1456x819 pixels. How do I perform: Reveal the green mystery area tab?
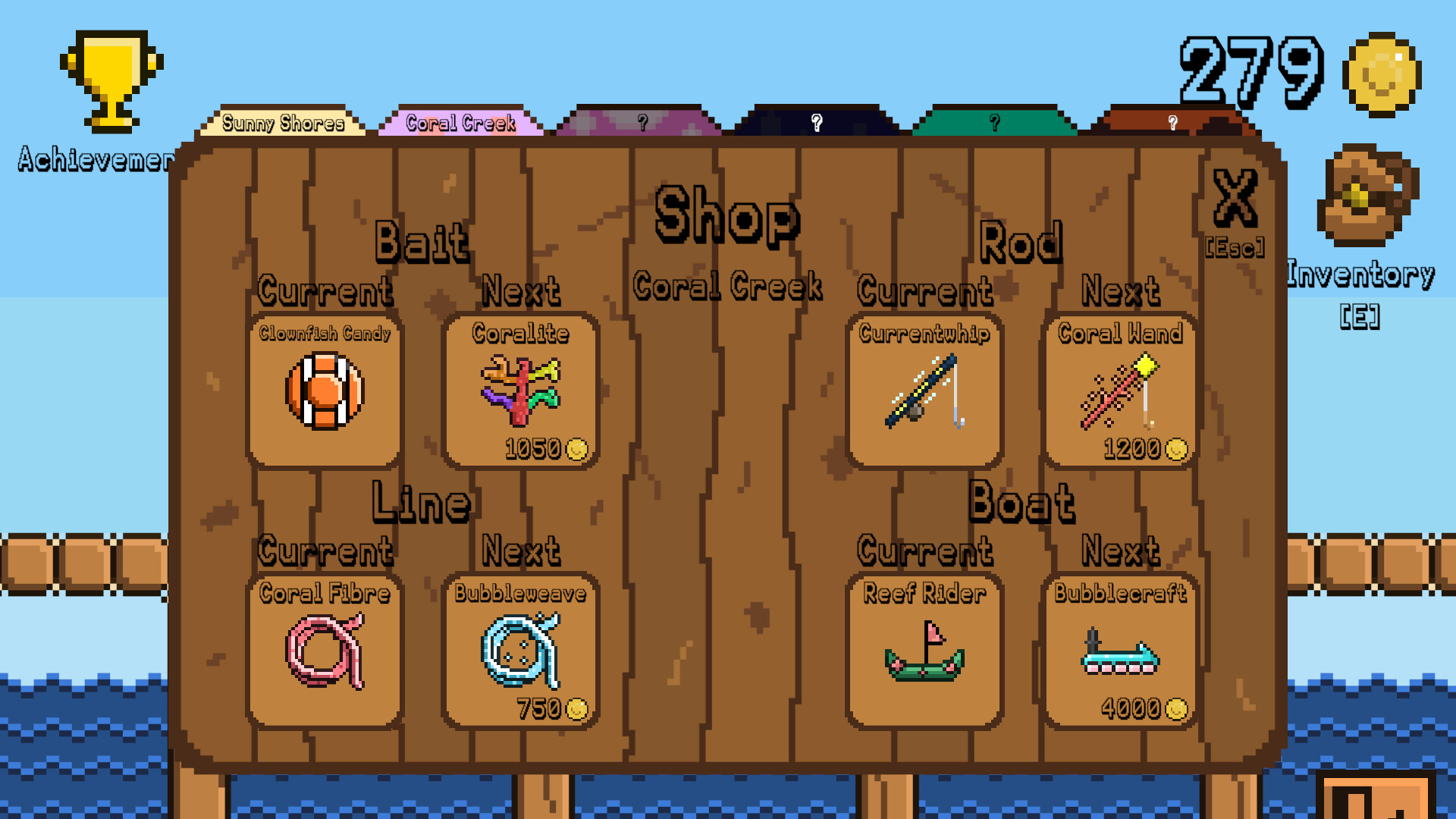point(993,121)
